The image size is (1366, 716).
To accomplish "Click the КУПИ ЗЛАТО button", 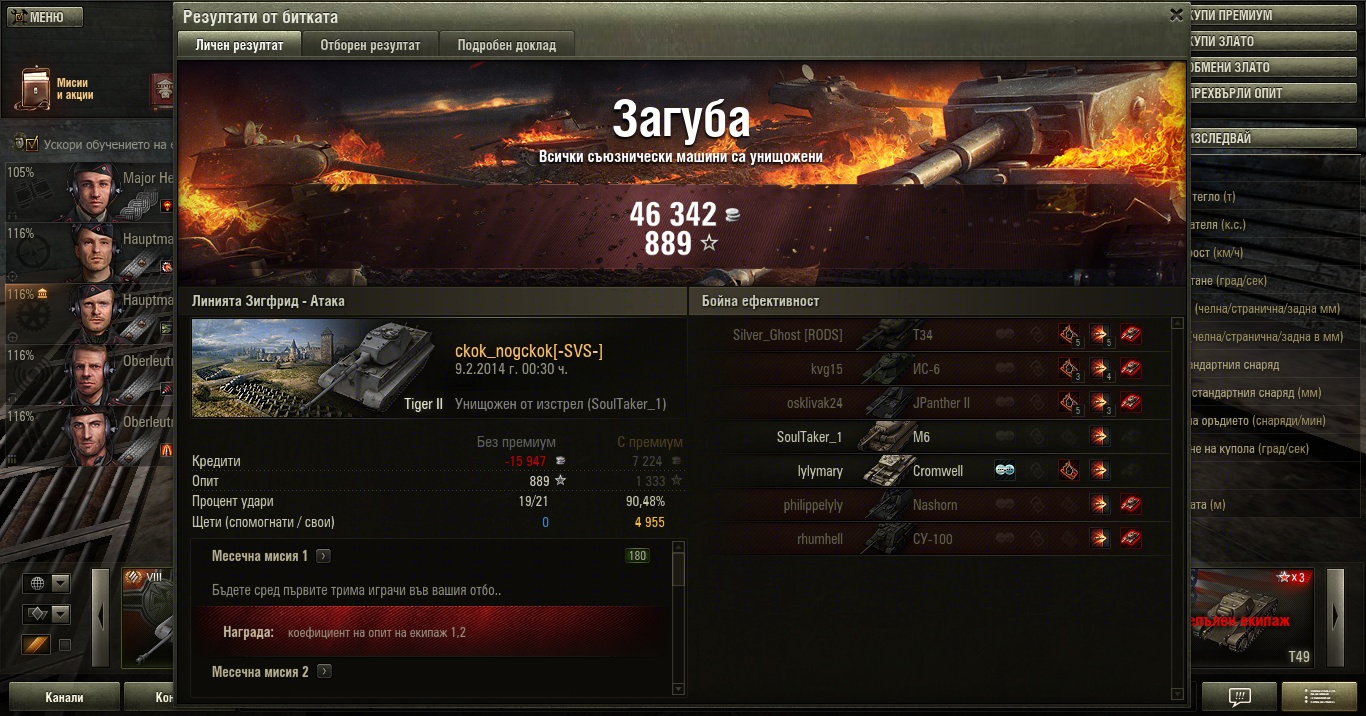I will tap(1268, 42).
